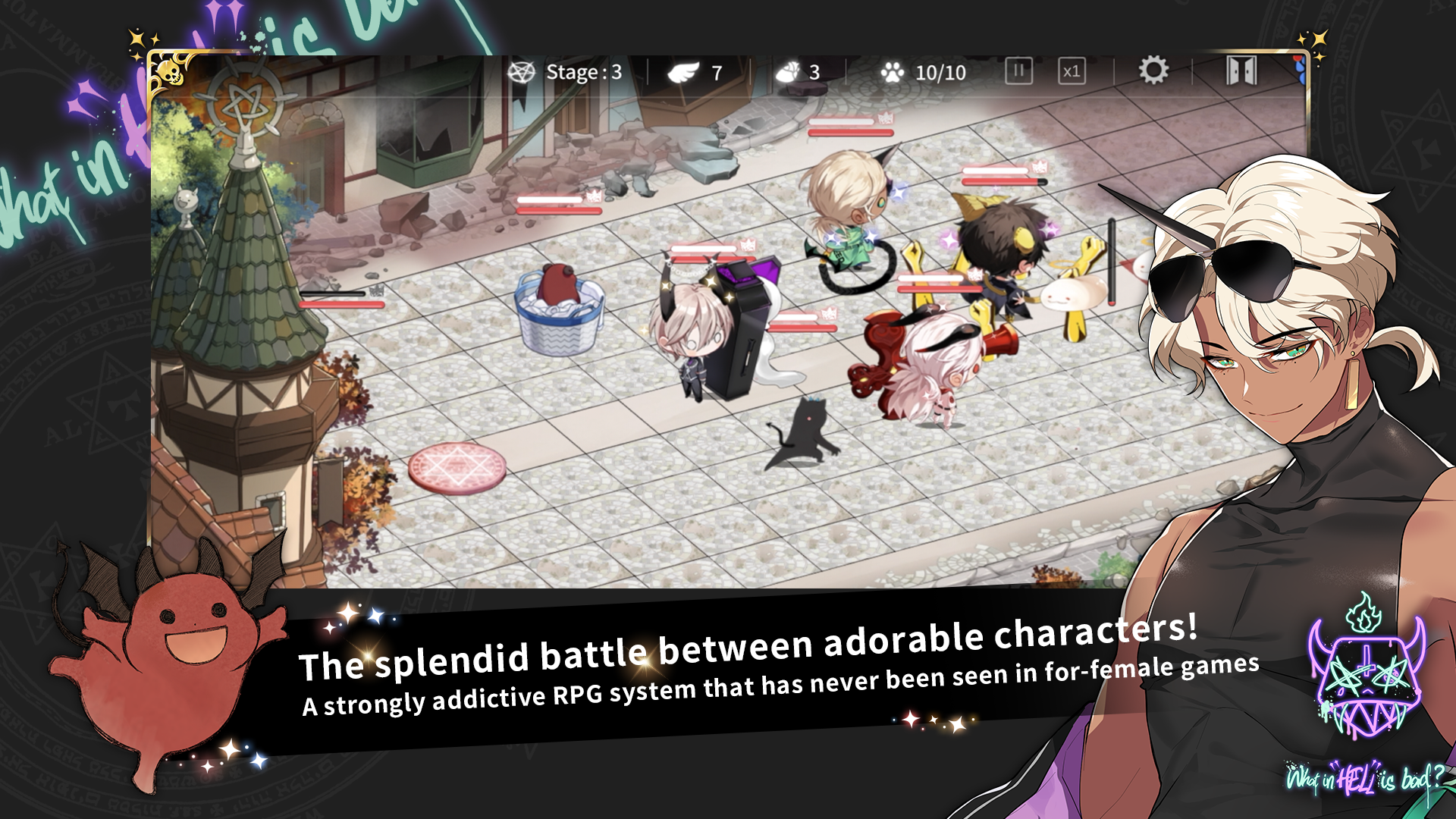Pause the battle with the pause button
This screenshot has width=1456, height=819.
(1020, 70)
